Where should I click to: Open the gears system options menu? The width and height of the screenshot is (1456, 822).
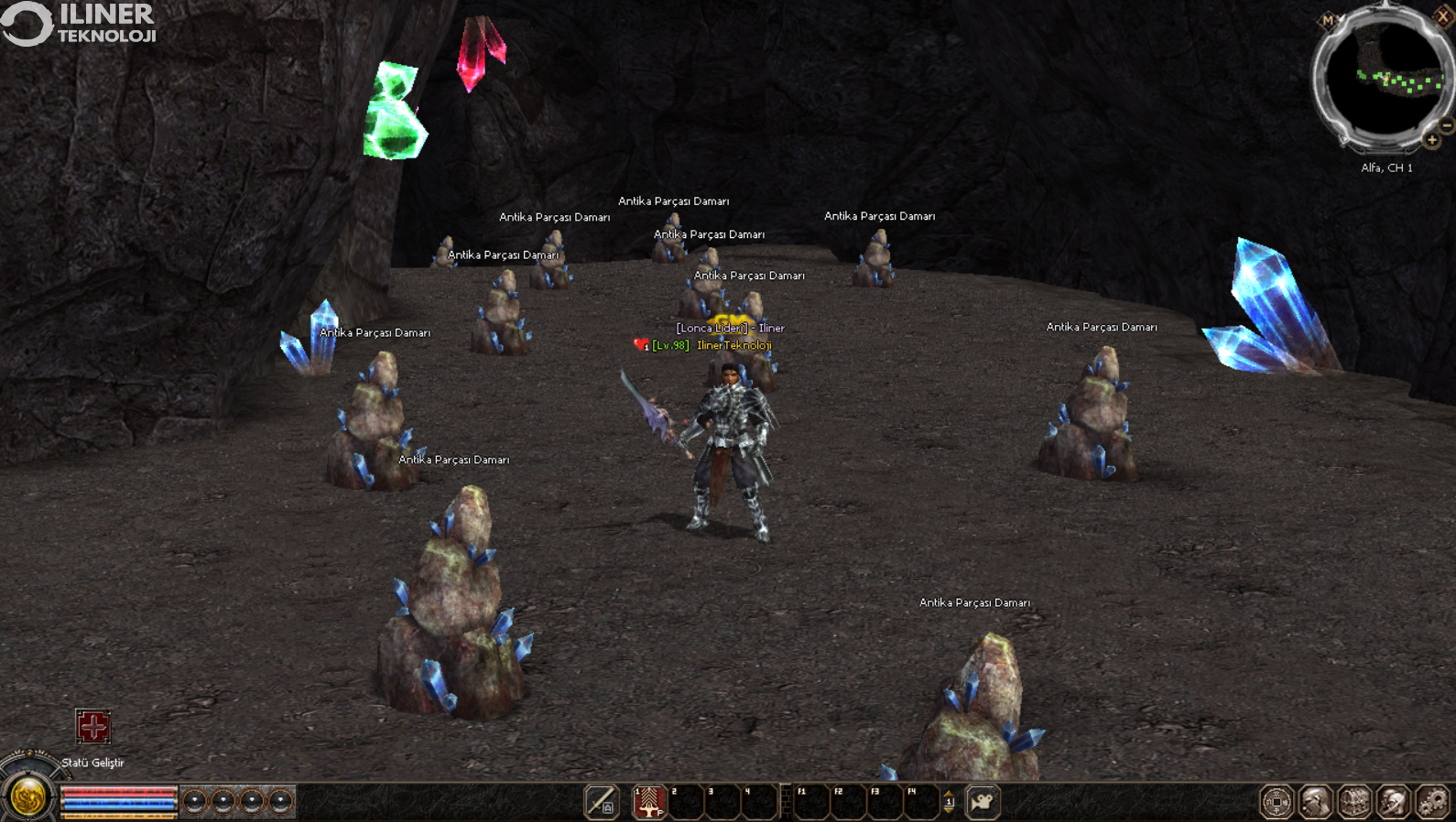tap(1433, 802)
